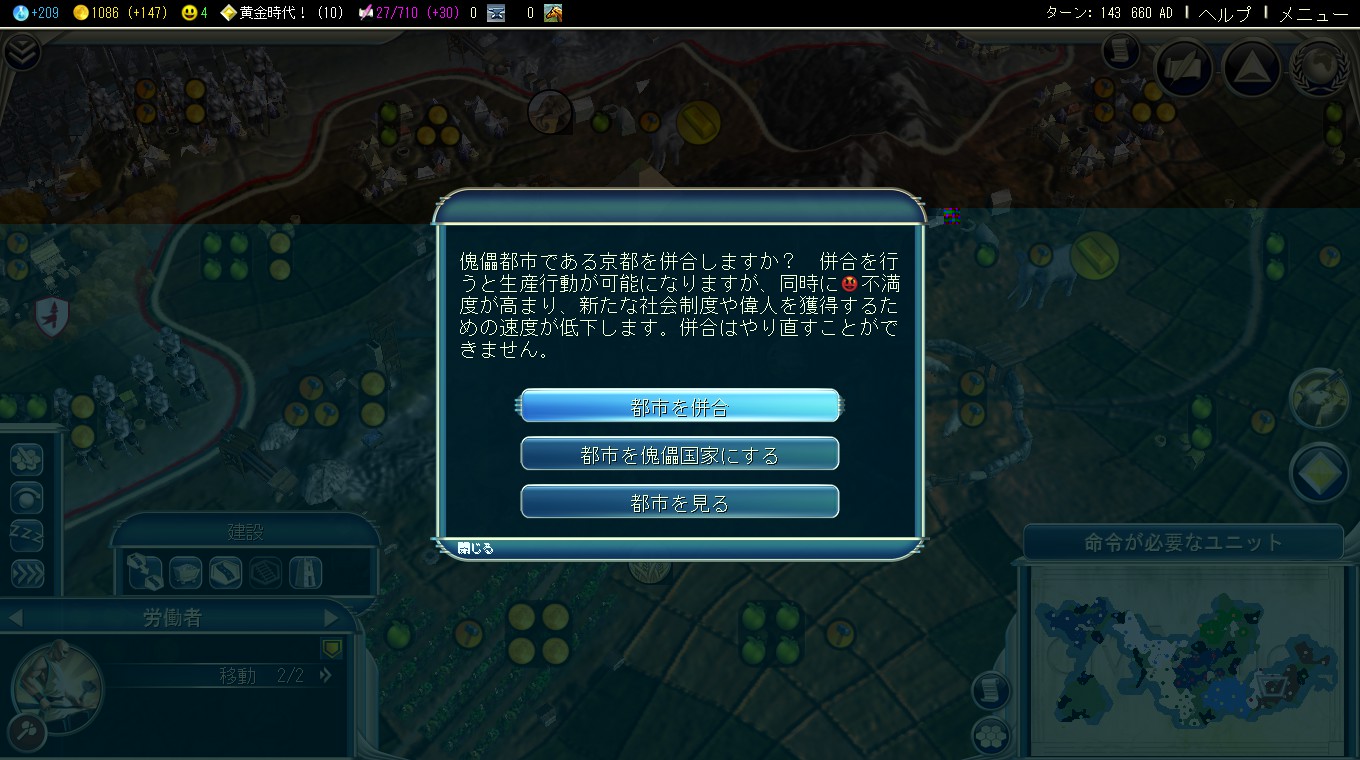The image size is (1360, 760).
Task: Click 都市を併合 to annex Kyoto
Action: click(680, 405)
